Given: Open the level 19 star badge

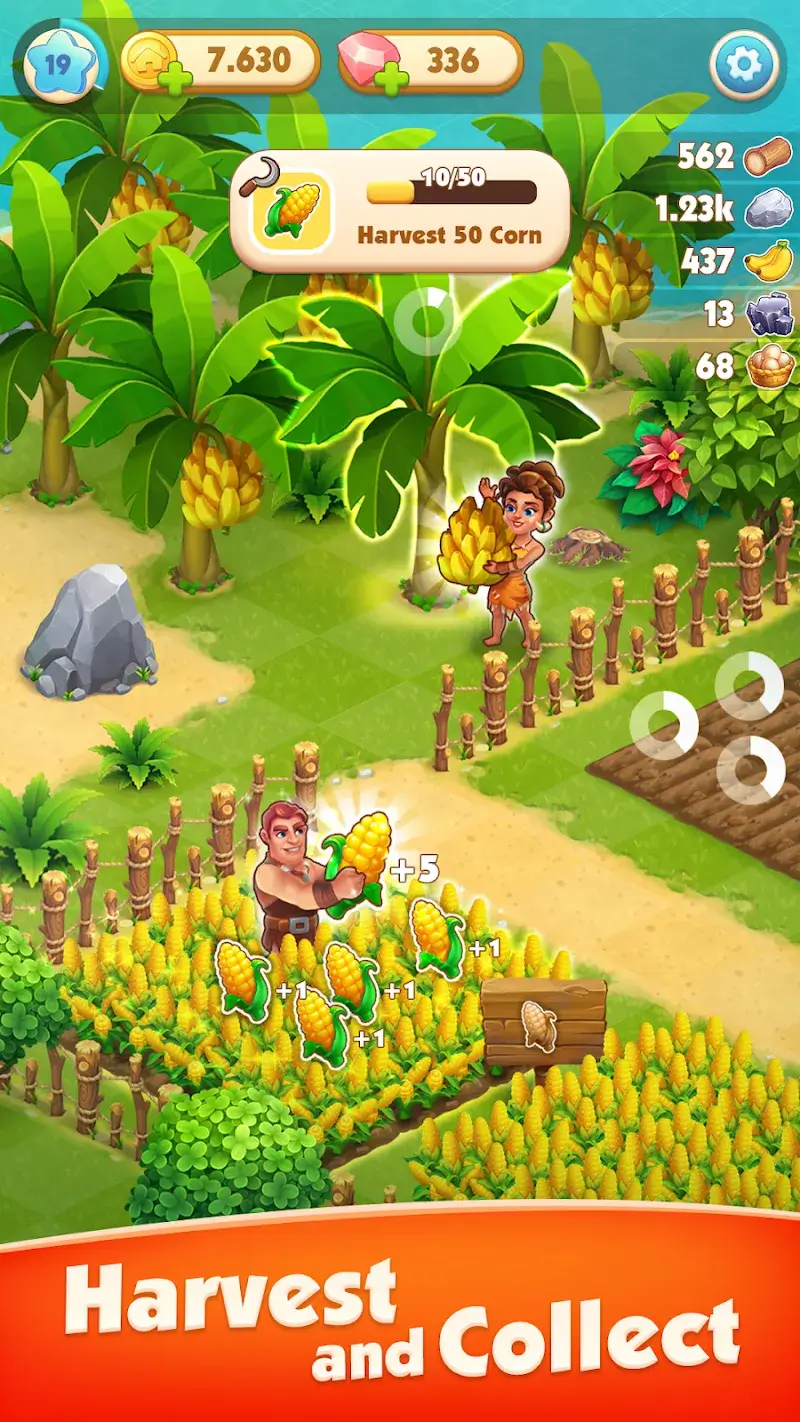Looking at the screenshot, I should tap(58, 64).
